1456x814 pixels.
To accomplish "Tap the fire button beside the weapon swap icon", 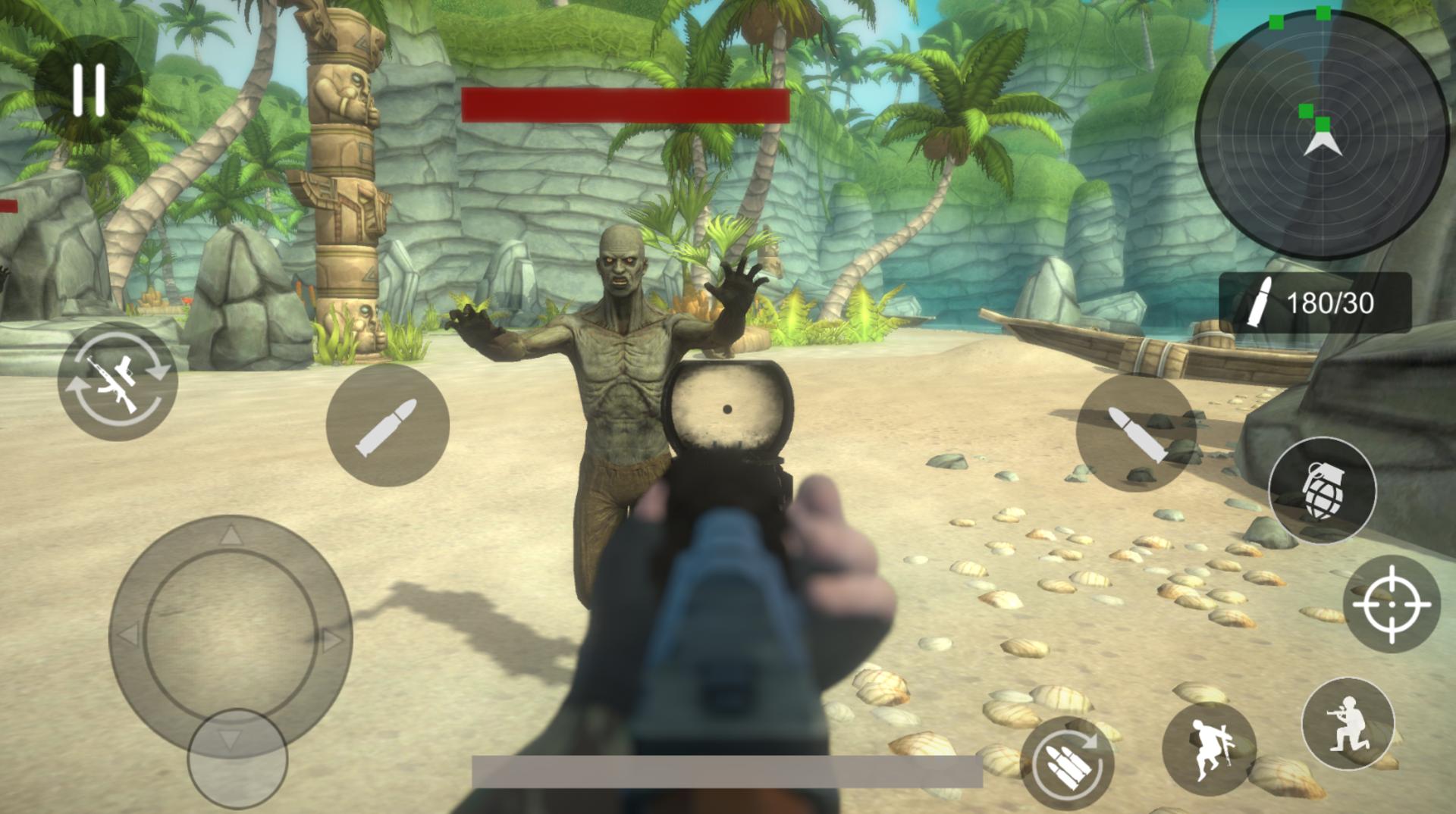I will (x=388, y=425).
